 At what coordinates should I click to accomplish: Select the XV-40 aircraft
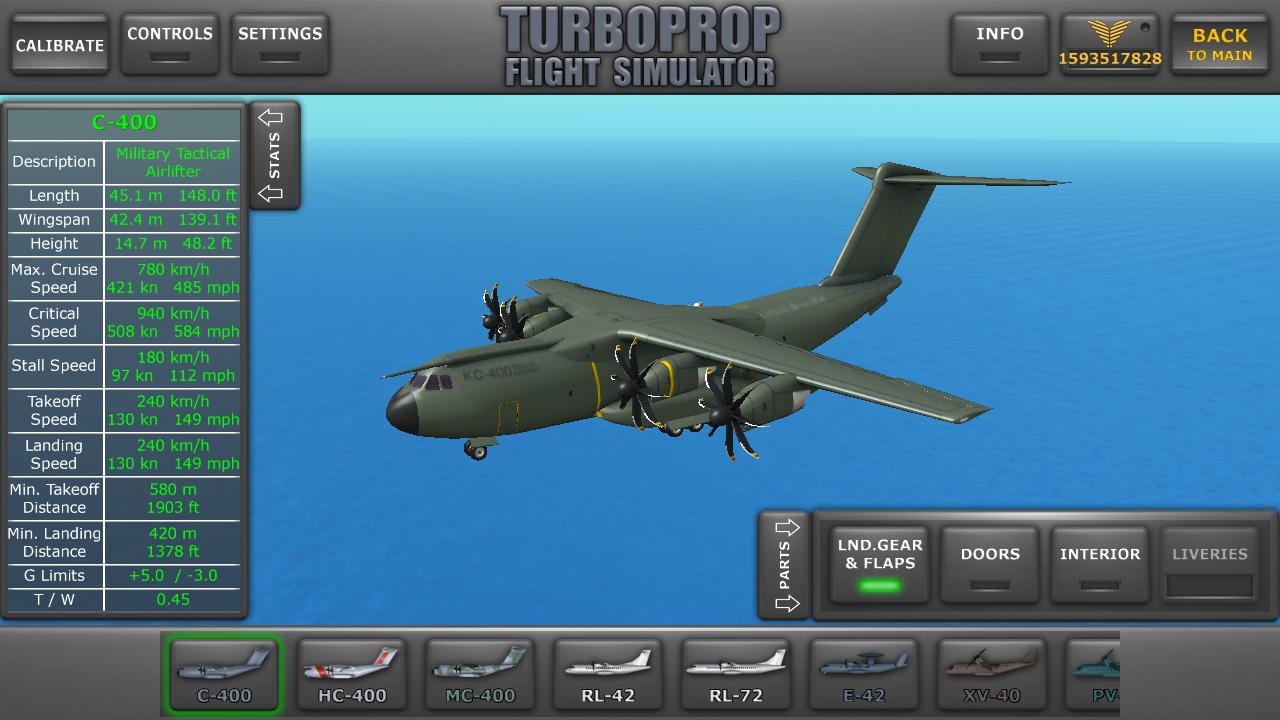(992, 675)
